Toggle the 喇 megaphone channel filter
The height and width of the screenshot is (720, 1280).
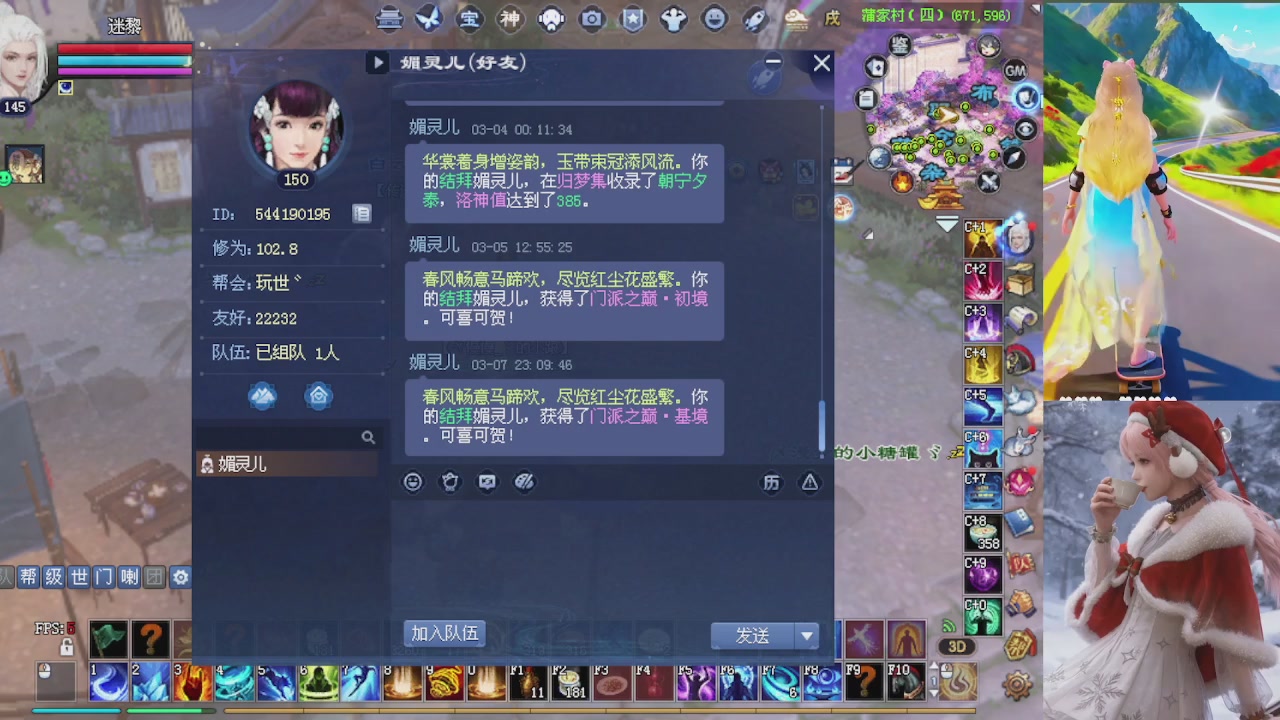point(129,577)
